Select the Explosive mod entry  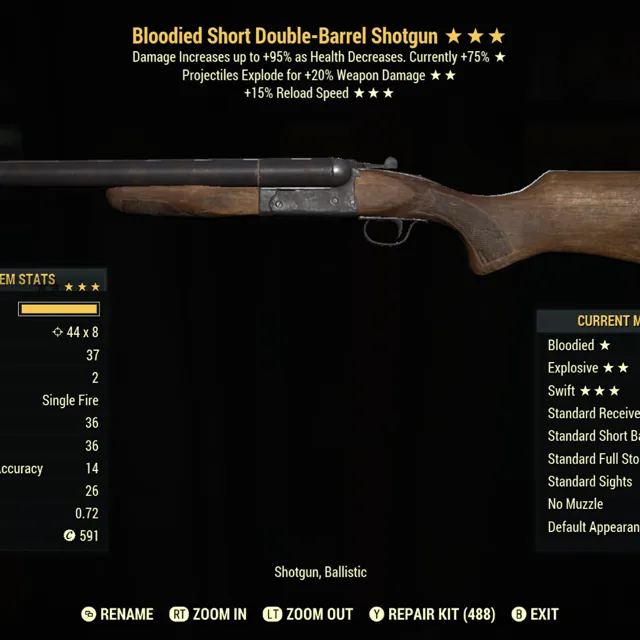click(588, 368)
